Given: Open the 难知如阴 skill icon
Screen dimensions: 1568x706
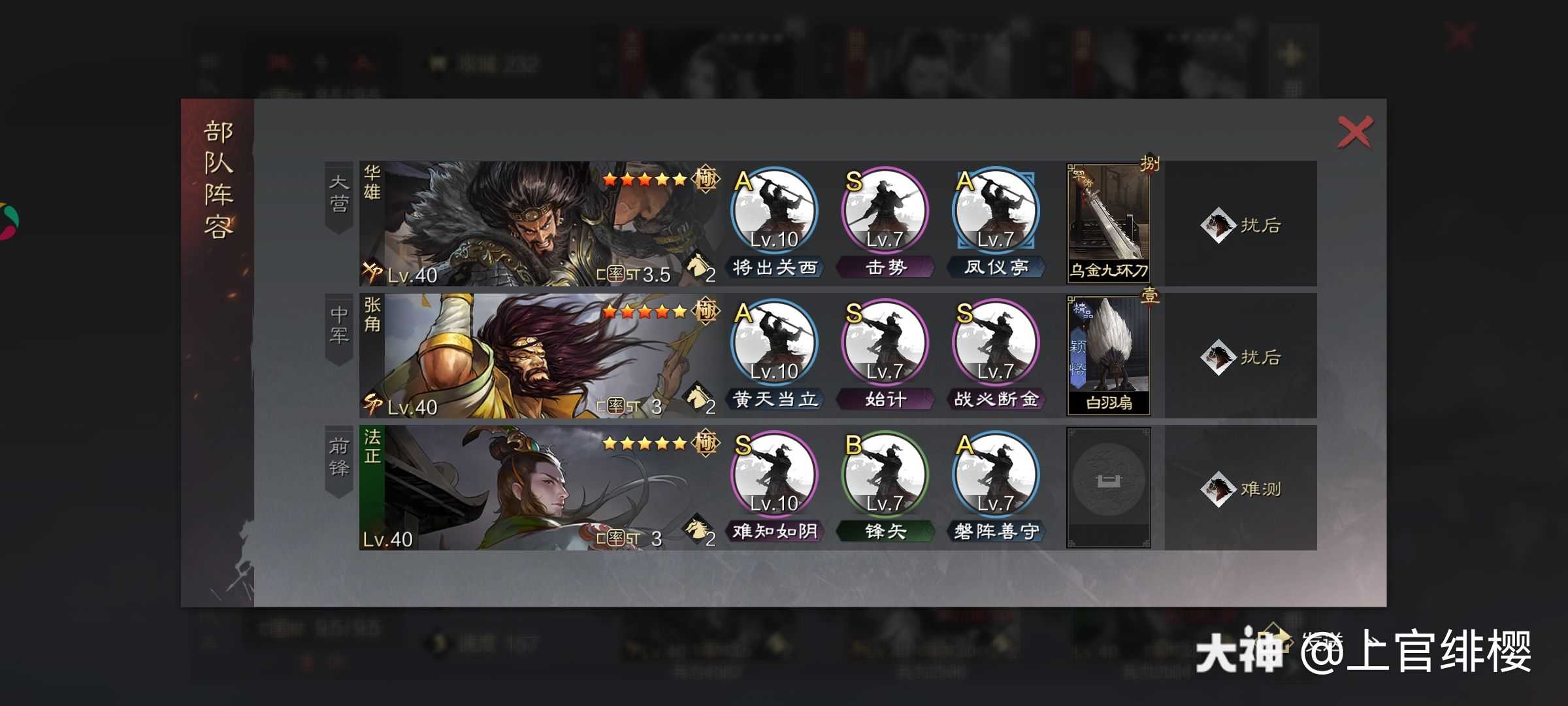Looking at the screenshot, I should click(774, 477).
